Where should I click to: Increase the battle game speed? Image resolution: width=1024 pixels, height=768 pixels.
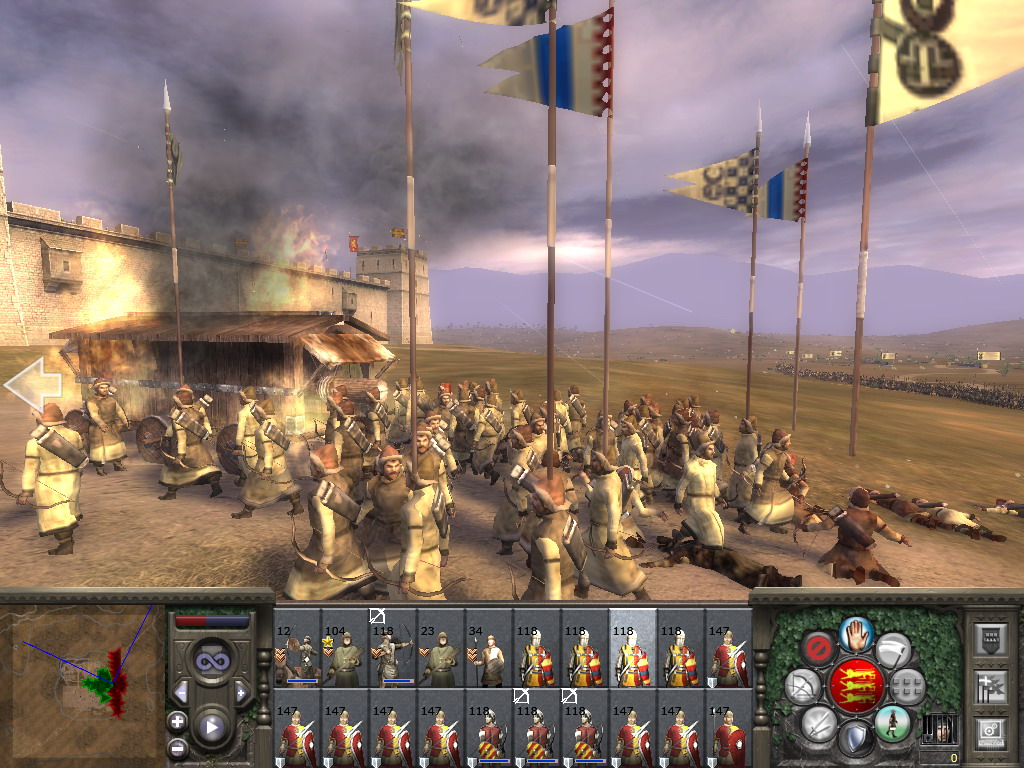241,692
